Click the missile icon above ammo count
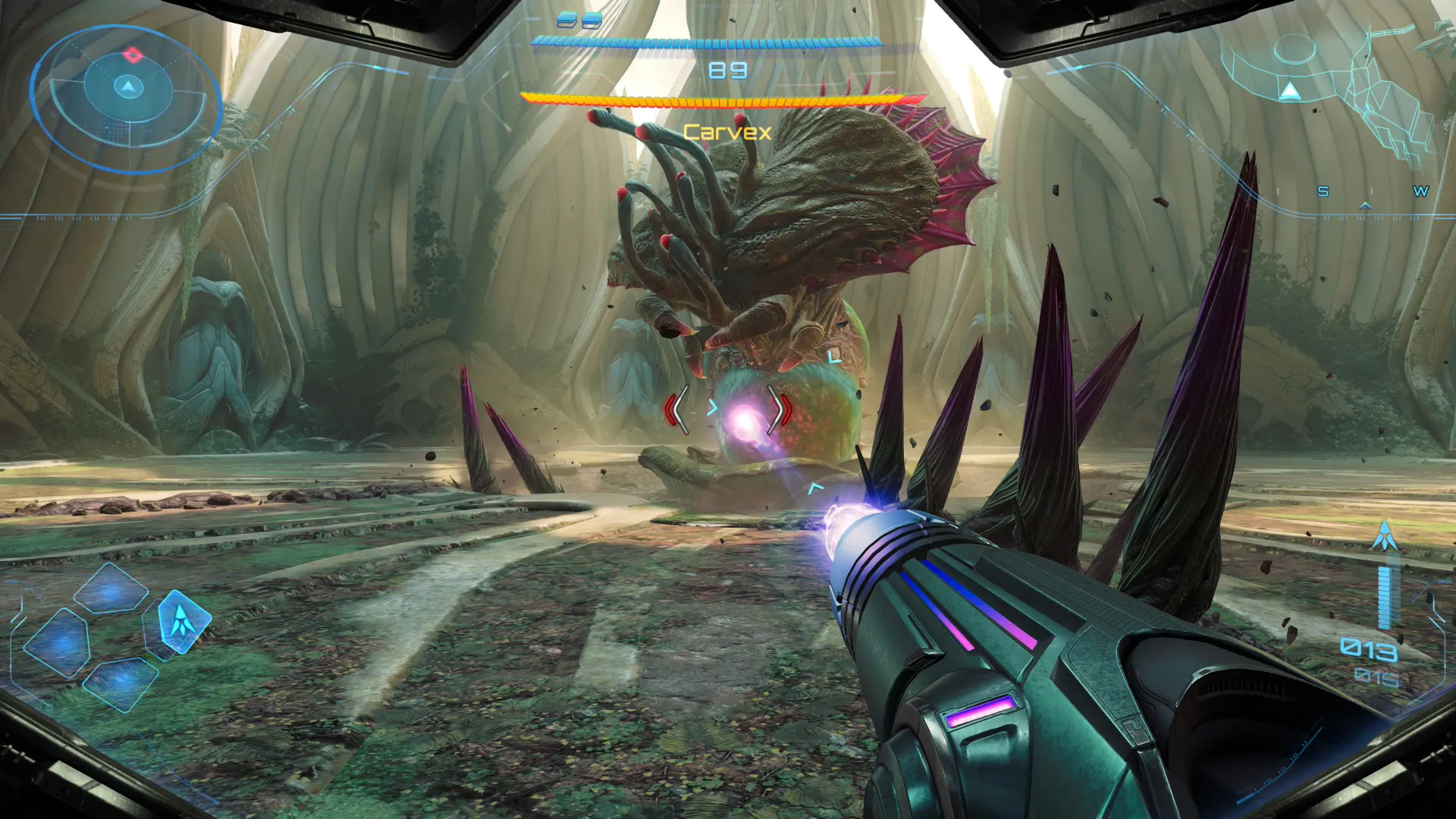The width and height of the screenshot is (1456, 819). [x=1385, y=536]
